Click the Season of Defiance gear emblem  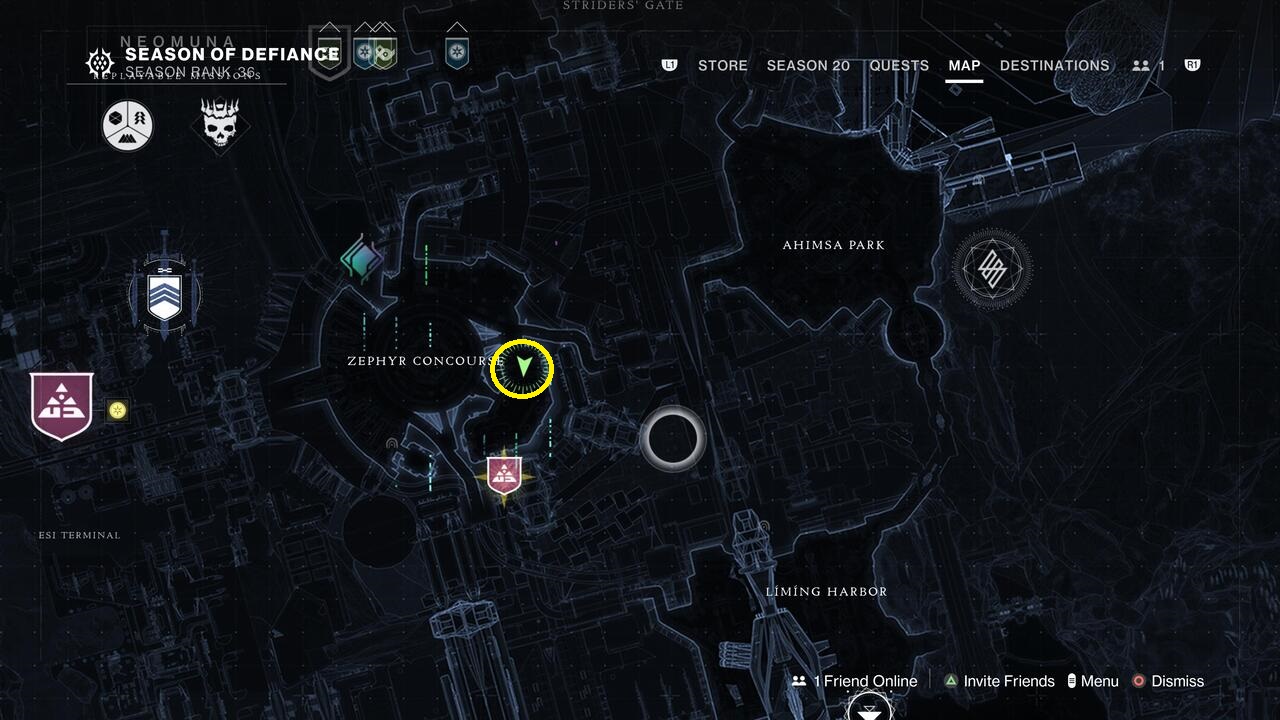click(98, 63)
